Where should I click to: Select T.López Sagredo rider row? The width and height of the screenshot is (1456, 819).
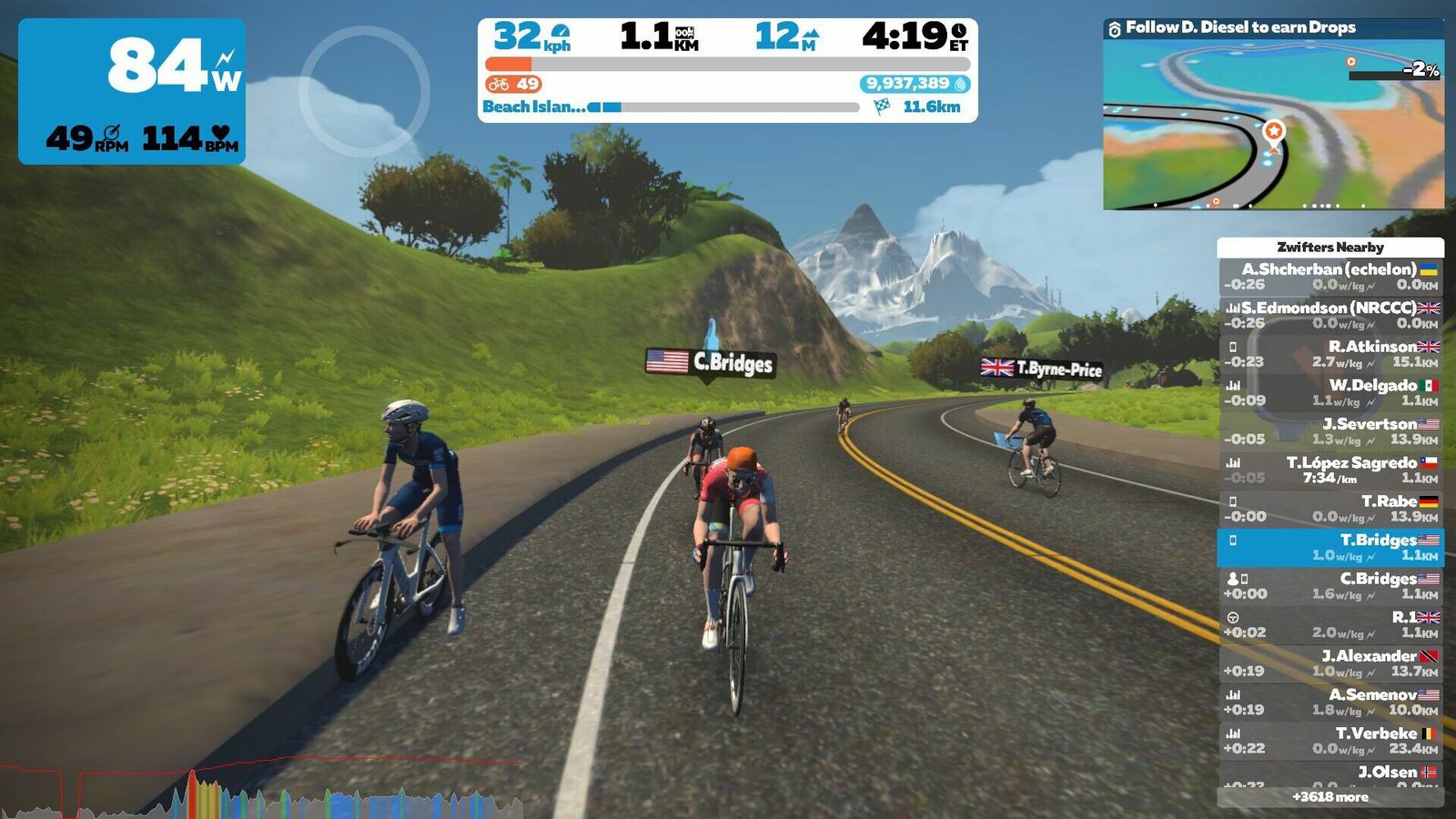pyautogui.click(x=1330, y=470)
